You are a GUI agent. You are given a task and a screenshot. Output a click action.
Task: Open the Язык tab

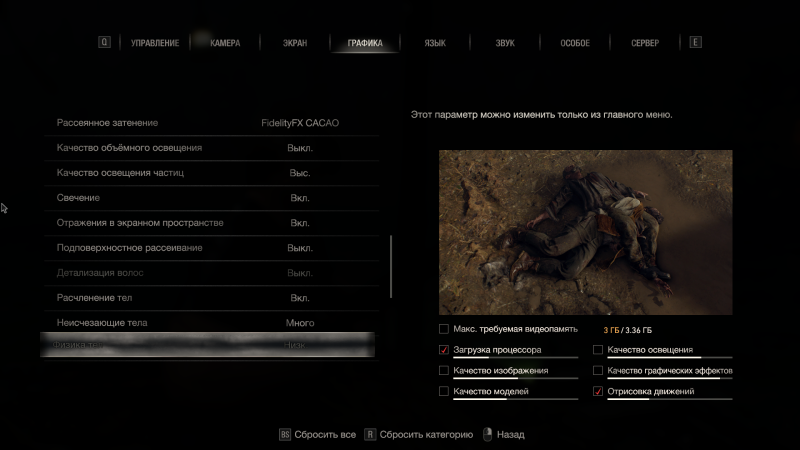click(x=435, y=43)
